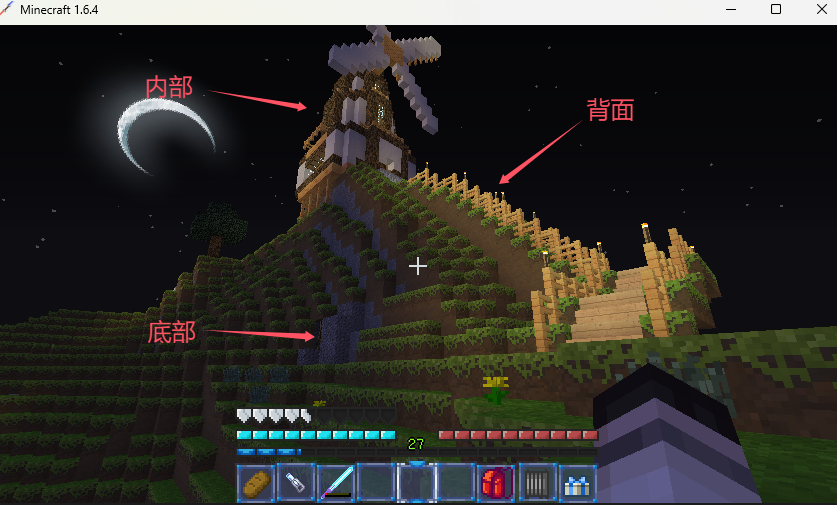Image resolution: width=837 pixels, height=505 pixels.
Task: Pick the red backpack hotbar slot
Action: pos(497,483)
